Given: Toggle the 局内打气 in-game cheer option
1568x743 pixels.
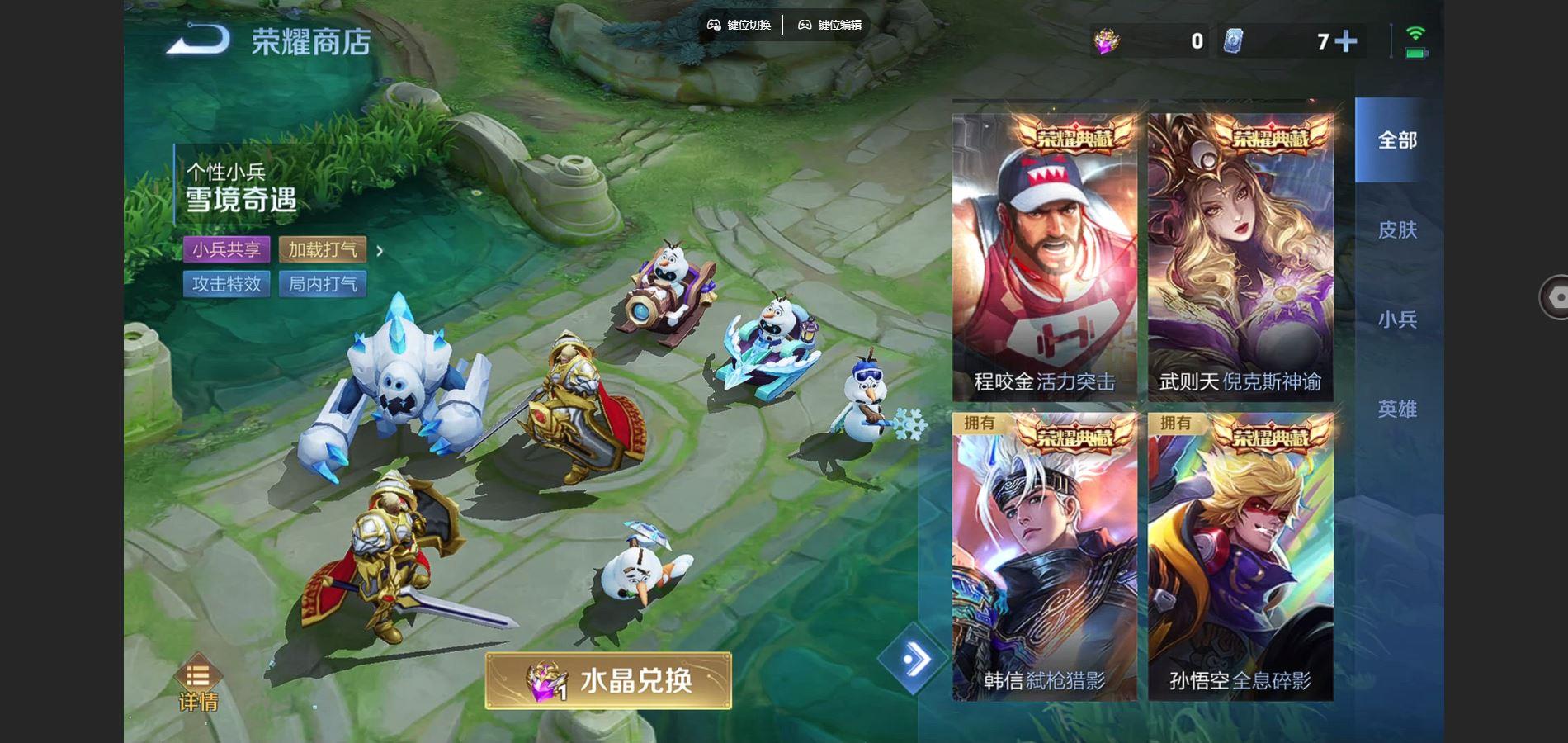Looking at the screenshot, I should click(324, 284).
